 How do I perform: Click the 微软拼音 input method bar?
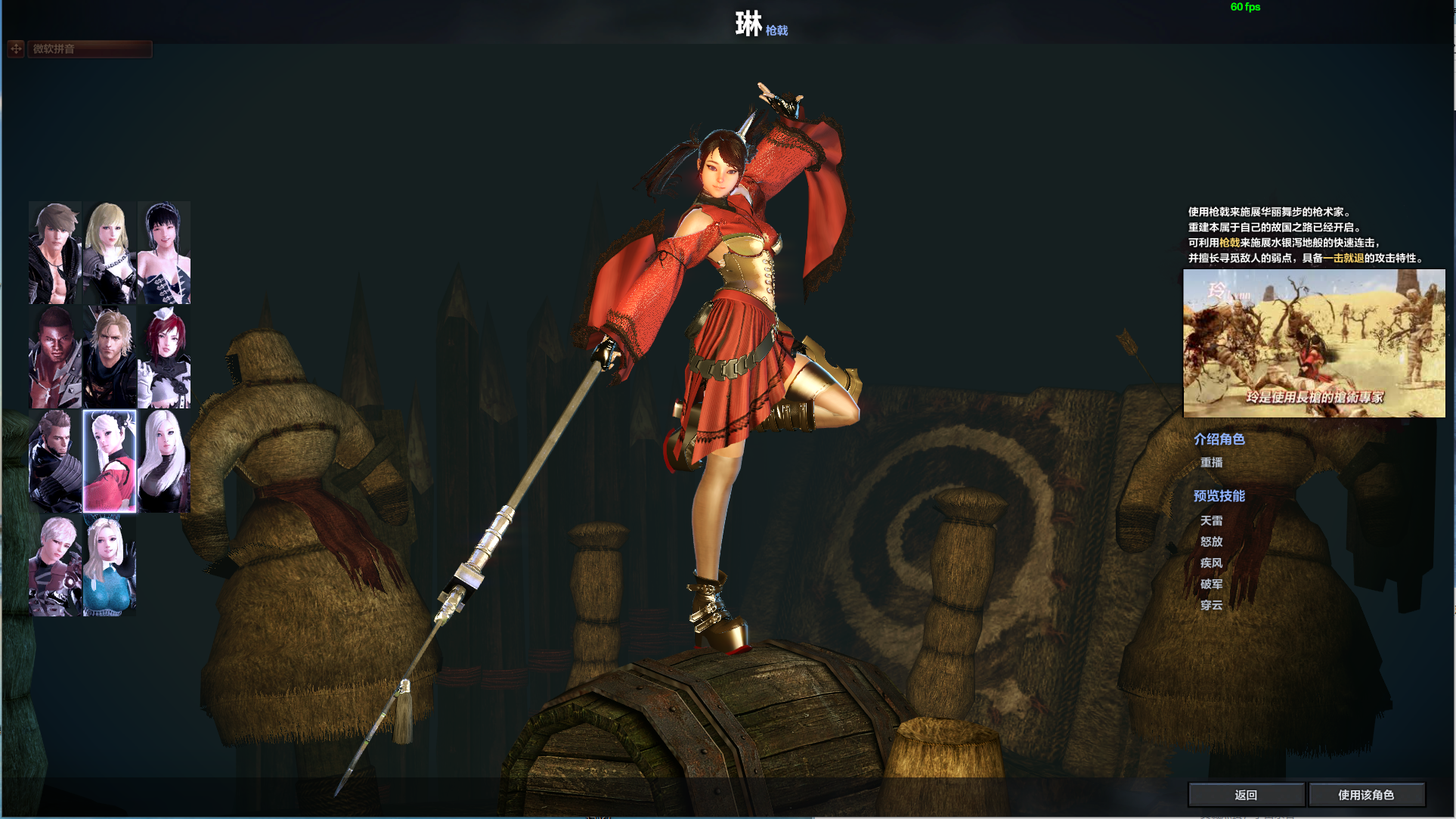89,49
